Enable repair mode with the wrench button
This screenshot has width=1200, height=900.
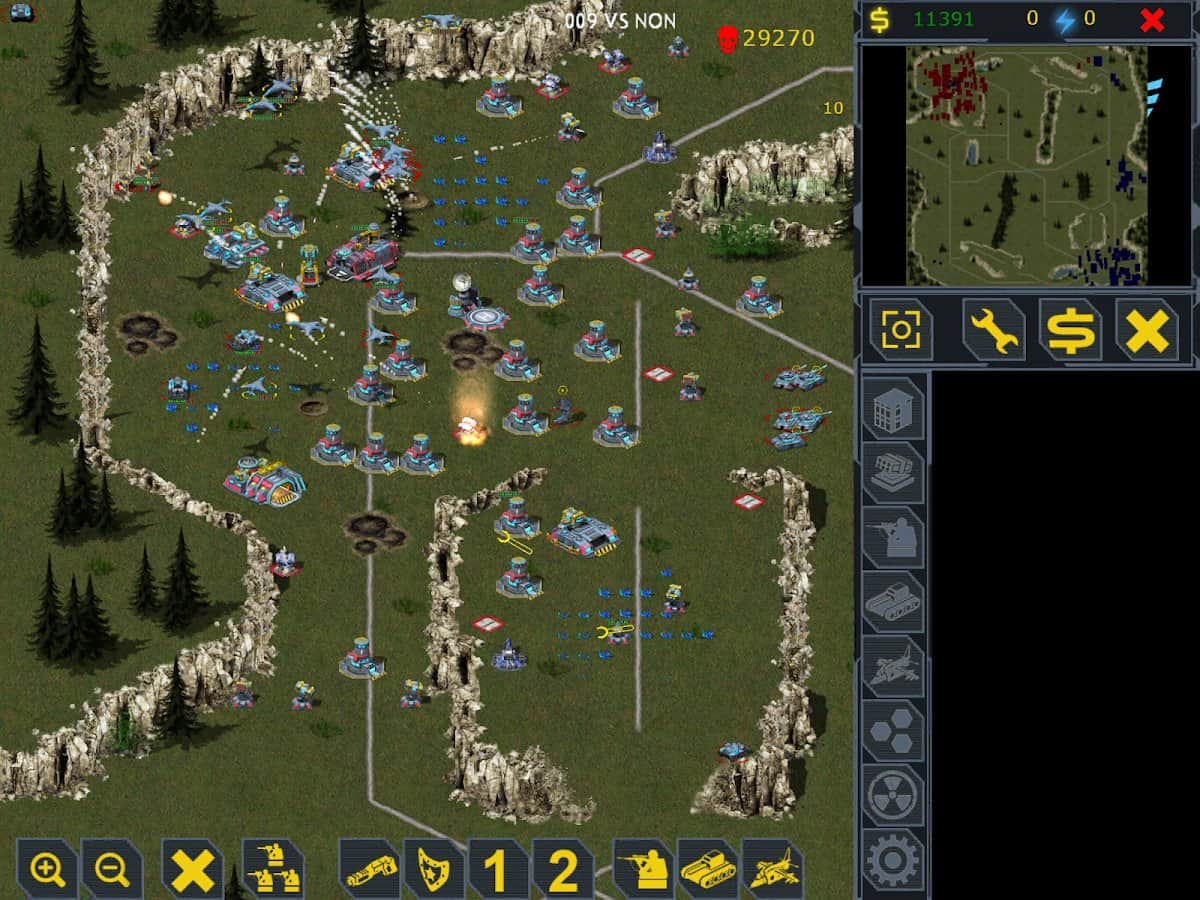click(x=993, y=330)
